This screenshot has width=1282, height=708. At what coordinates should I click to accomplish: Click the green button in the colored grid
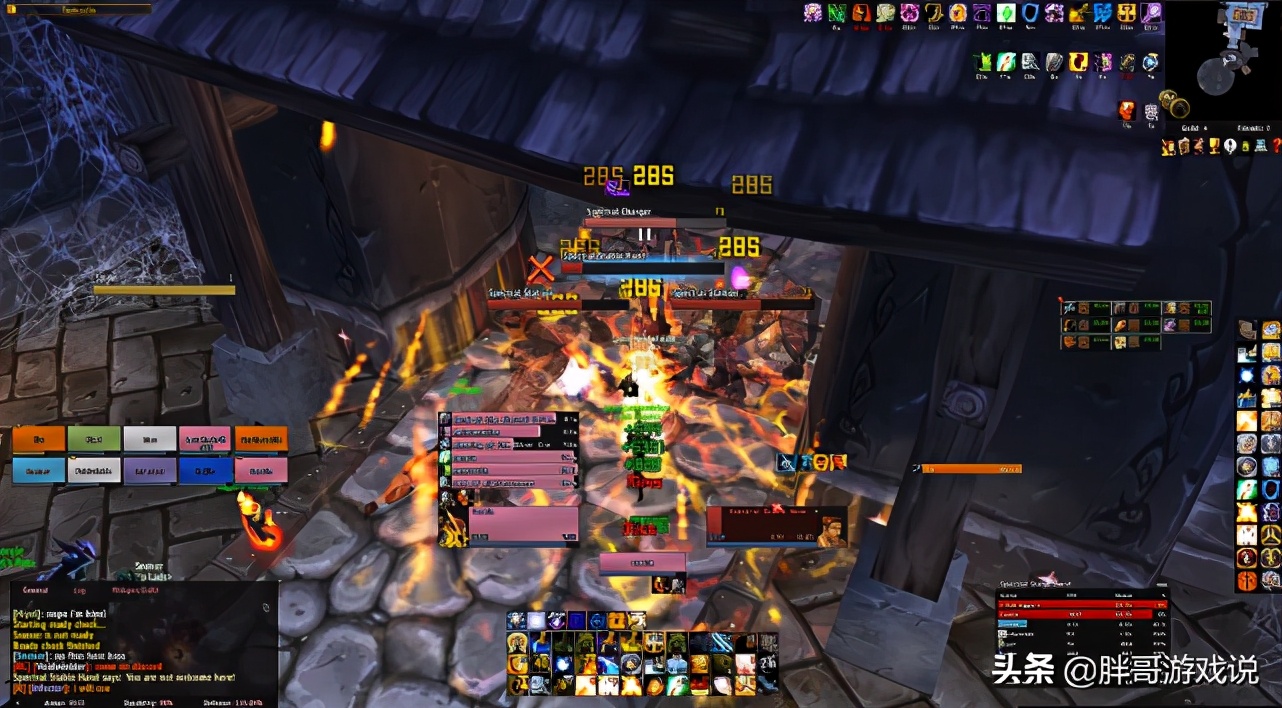[x=94, y=439]
